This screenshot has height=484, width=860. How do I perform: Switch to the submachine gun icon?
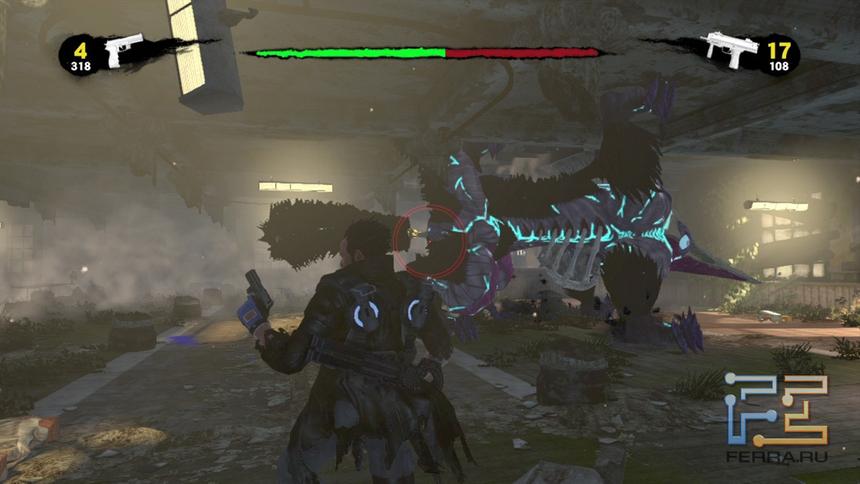730,49
